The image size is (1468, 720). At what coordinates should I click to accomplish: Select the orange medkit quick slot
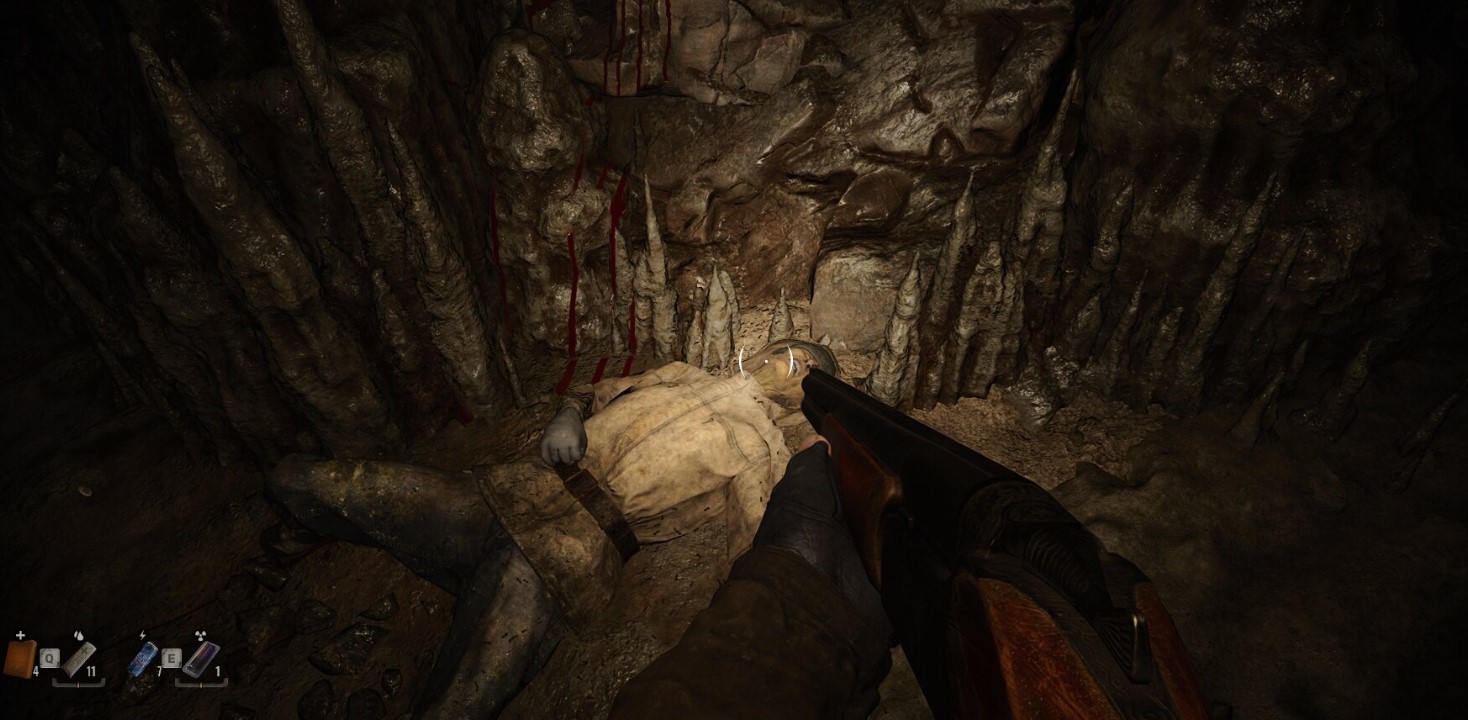20,659
